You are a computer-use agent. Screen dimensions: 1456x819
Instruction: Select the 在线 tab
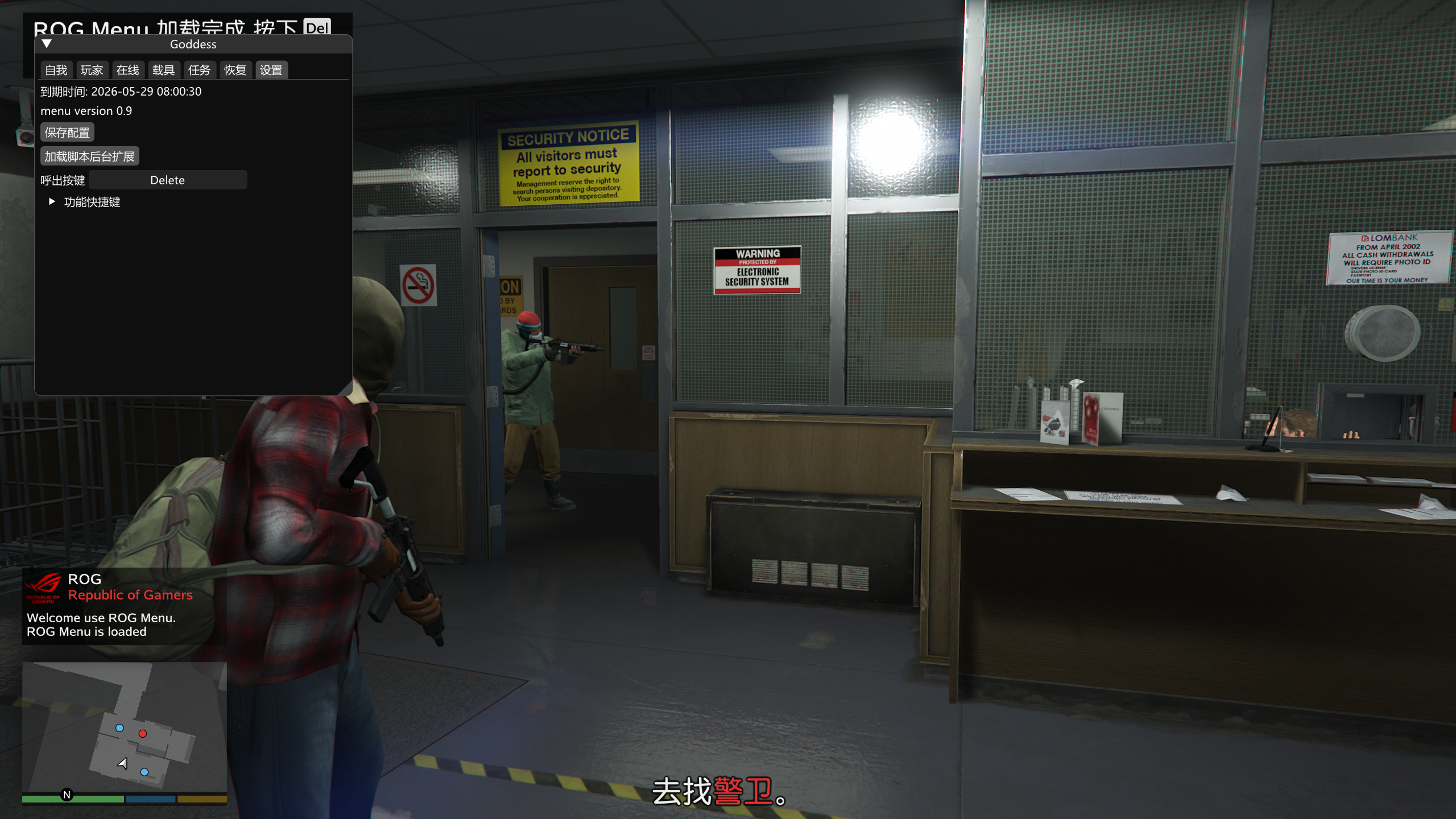127,70
